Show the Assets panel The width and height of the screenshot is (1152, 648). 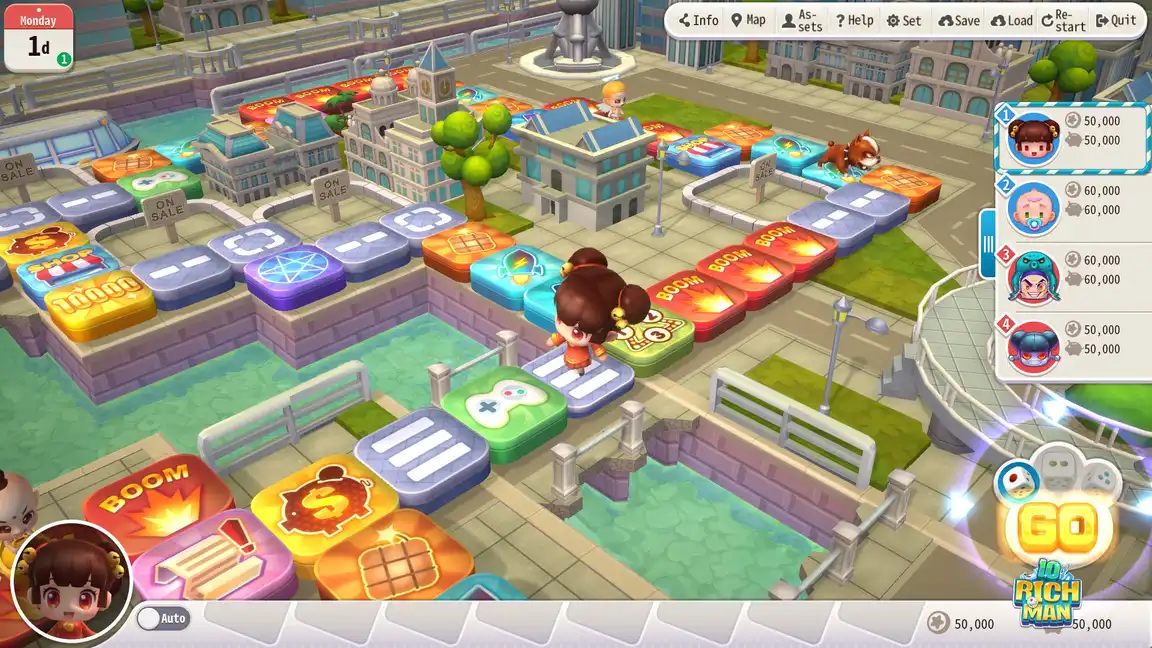pos(802,20)
